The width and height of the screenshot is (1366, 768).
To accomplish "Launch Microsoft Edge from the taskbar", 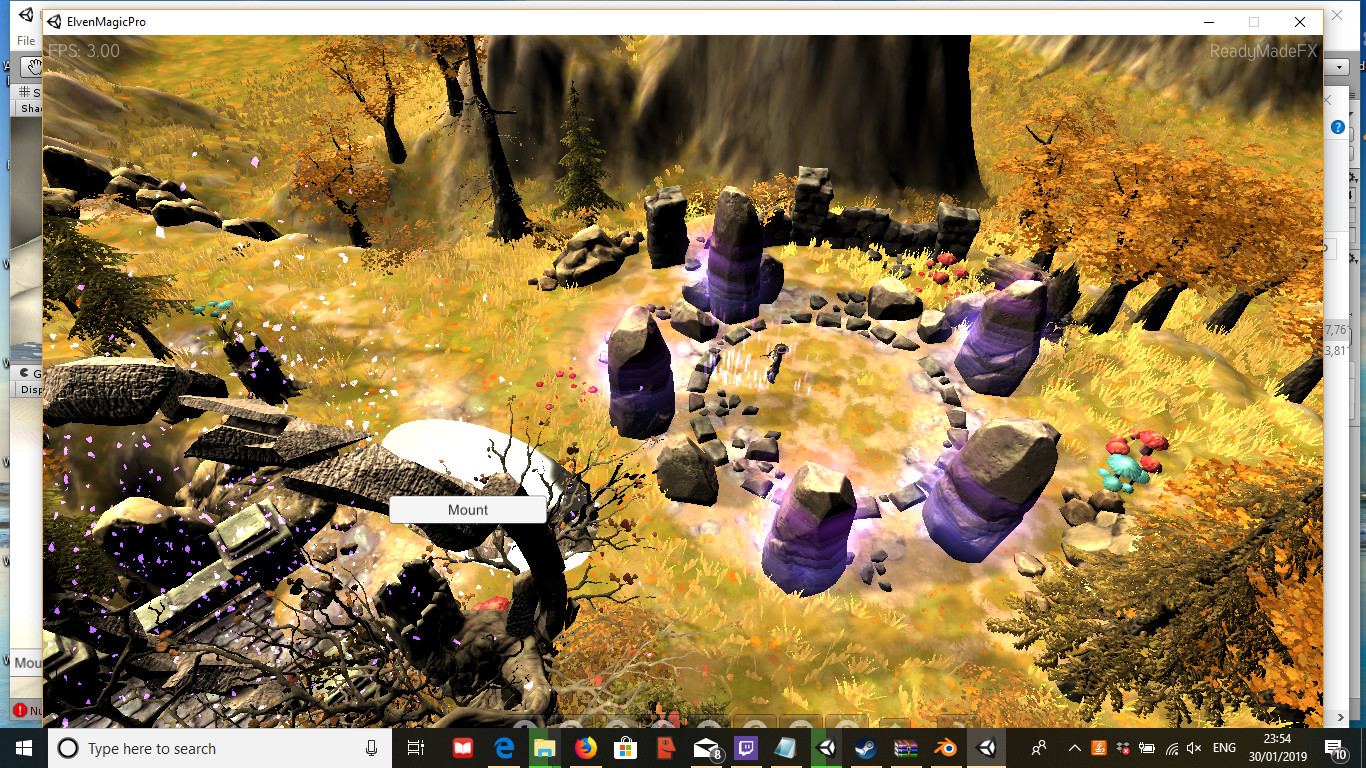I will click(x=503, y=748).
